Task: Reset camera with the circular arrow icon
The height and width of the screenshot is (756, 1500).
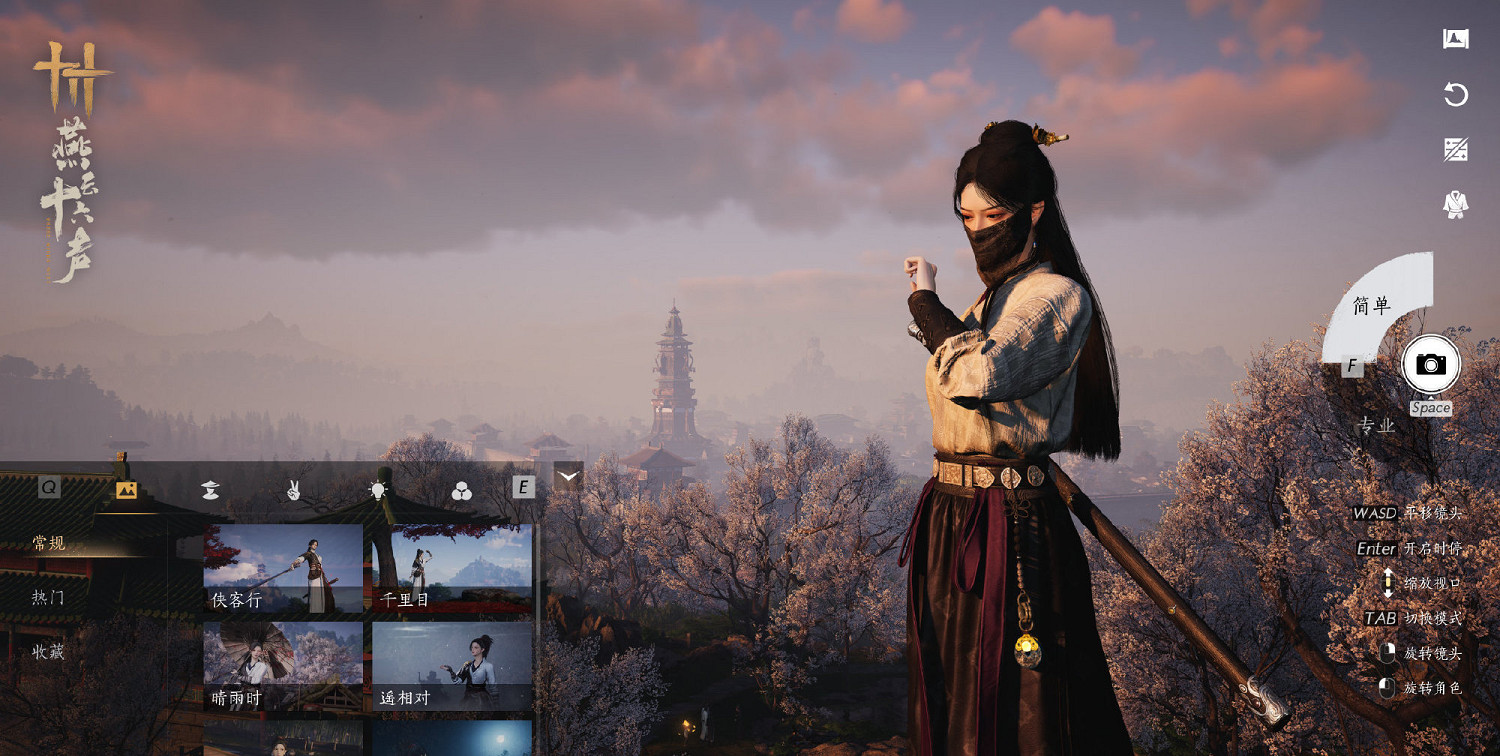Action: [1455, 95]
